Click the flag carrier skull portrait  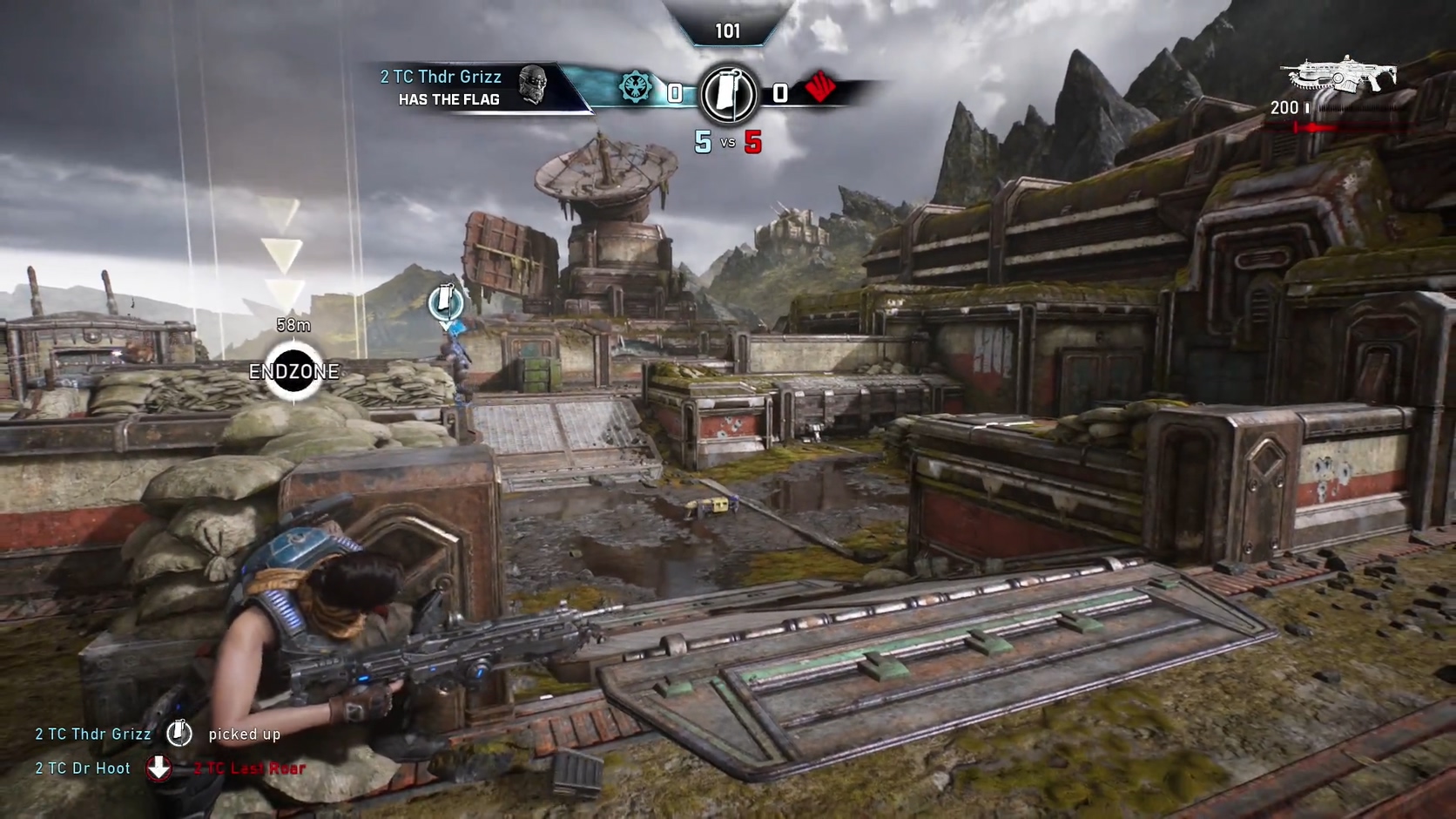tap(533, 85)
